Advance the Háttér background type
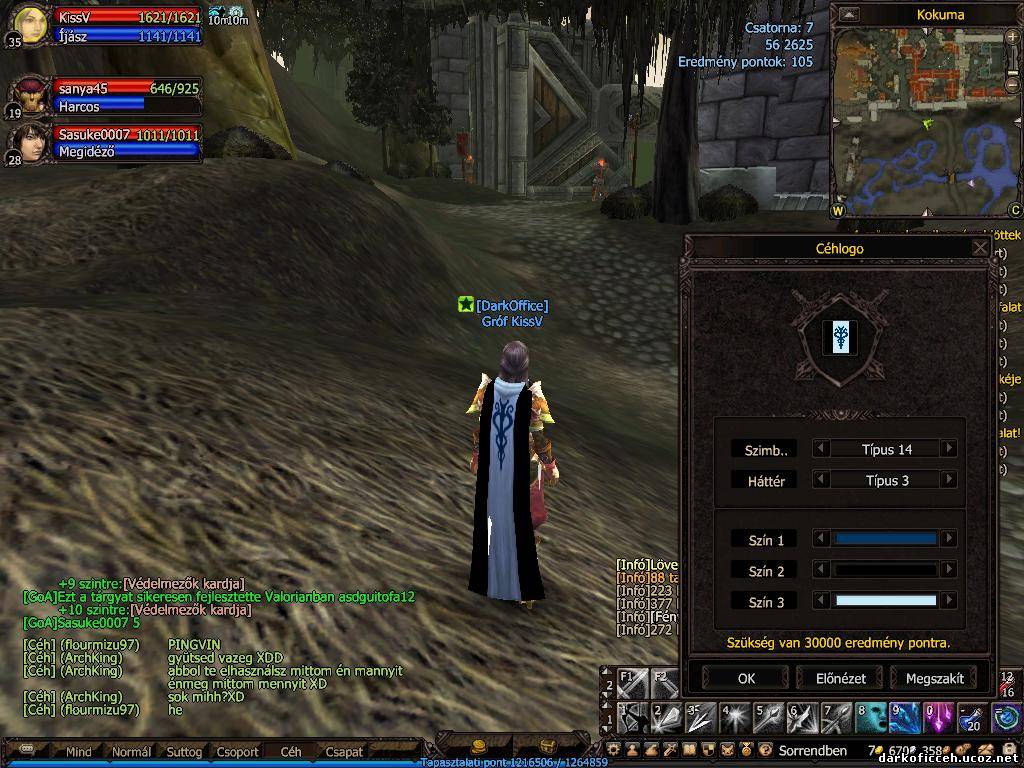This screenshot has width=1024, height=768. [x=949, y=480]
